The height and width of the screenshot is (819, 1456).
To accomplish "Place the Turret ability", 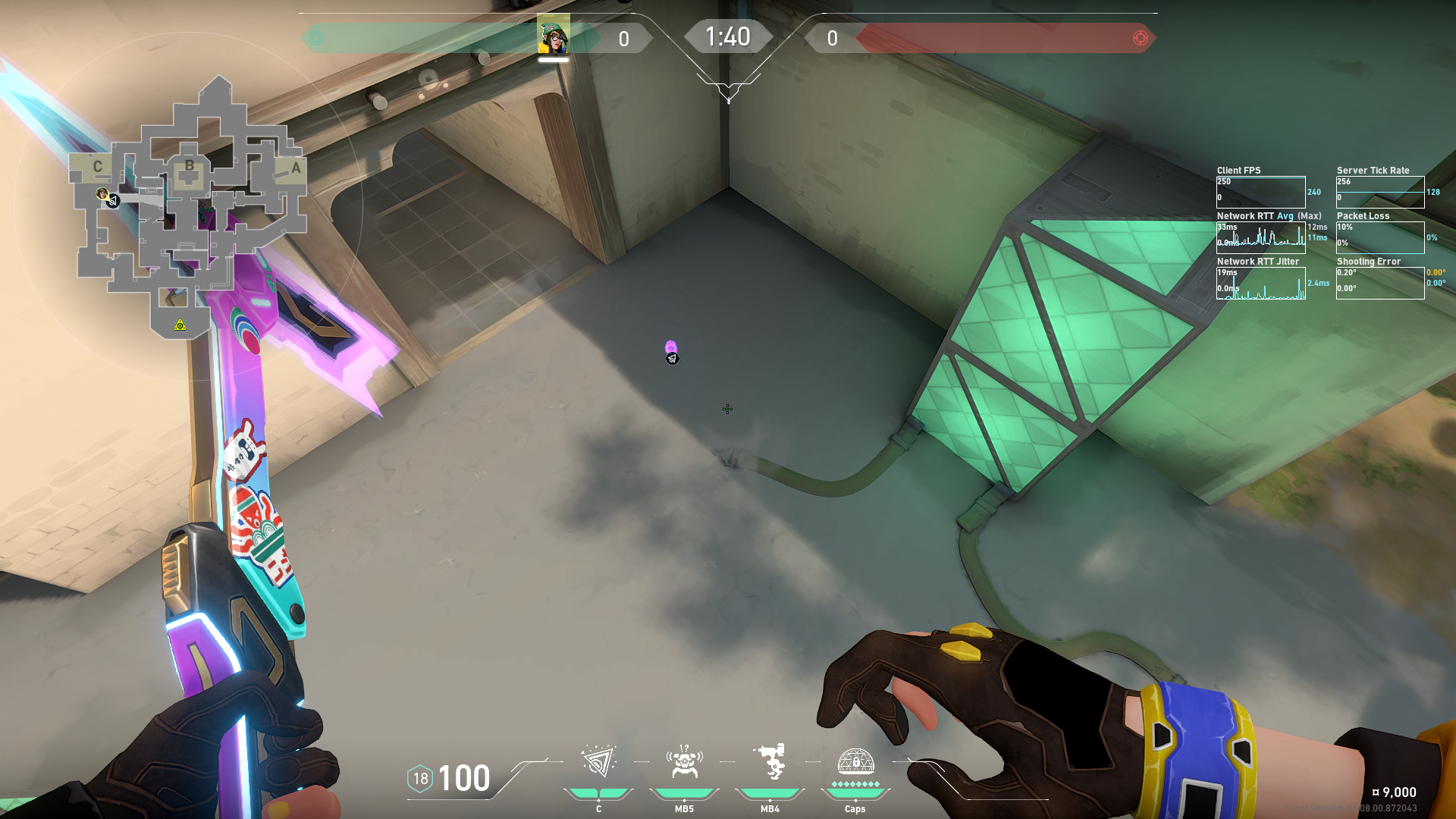I will click(x=770, y=762).
